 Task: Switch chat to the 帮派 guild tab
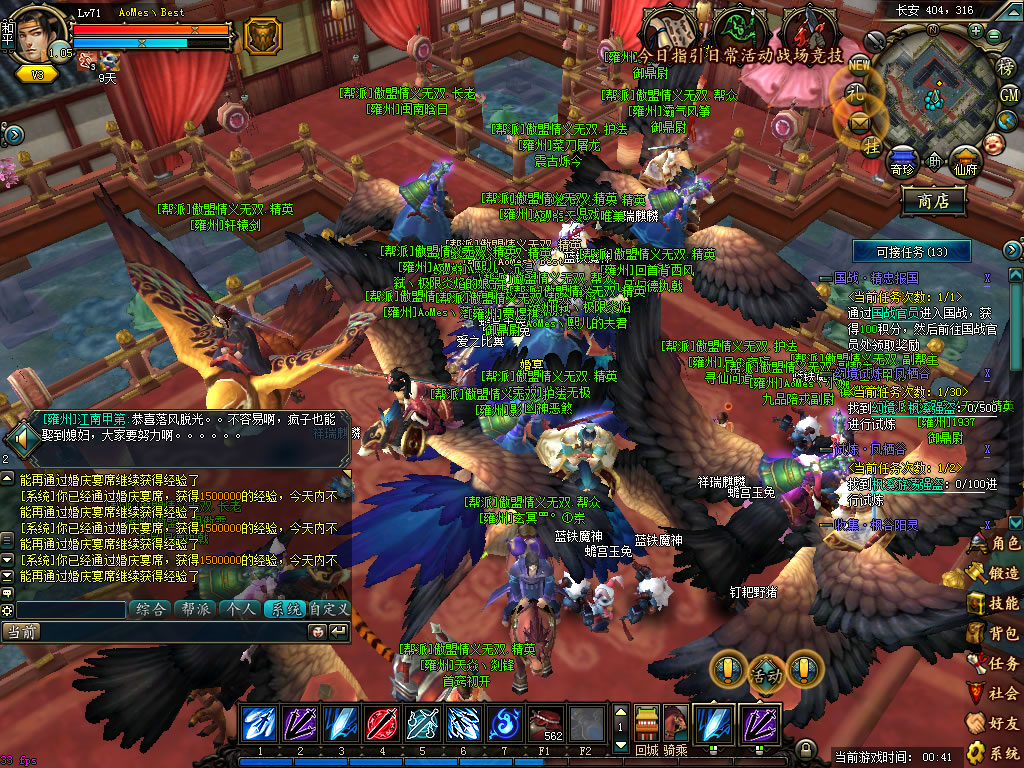pyautogui.click(x=194, y=608)
